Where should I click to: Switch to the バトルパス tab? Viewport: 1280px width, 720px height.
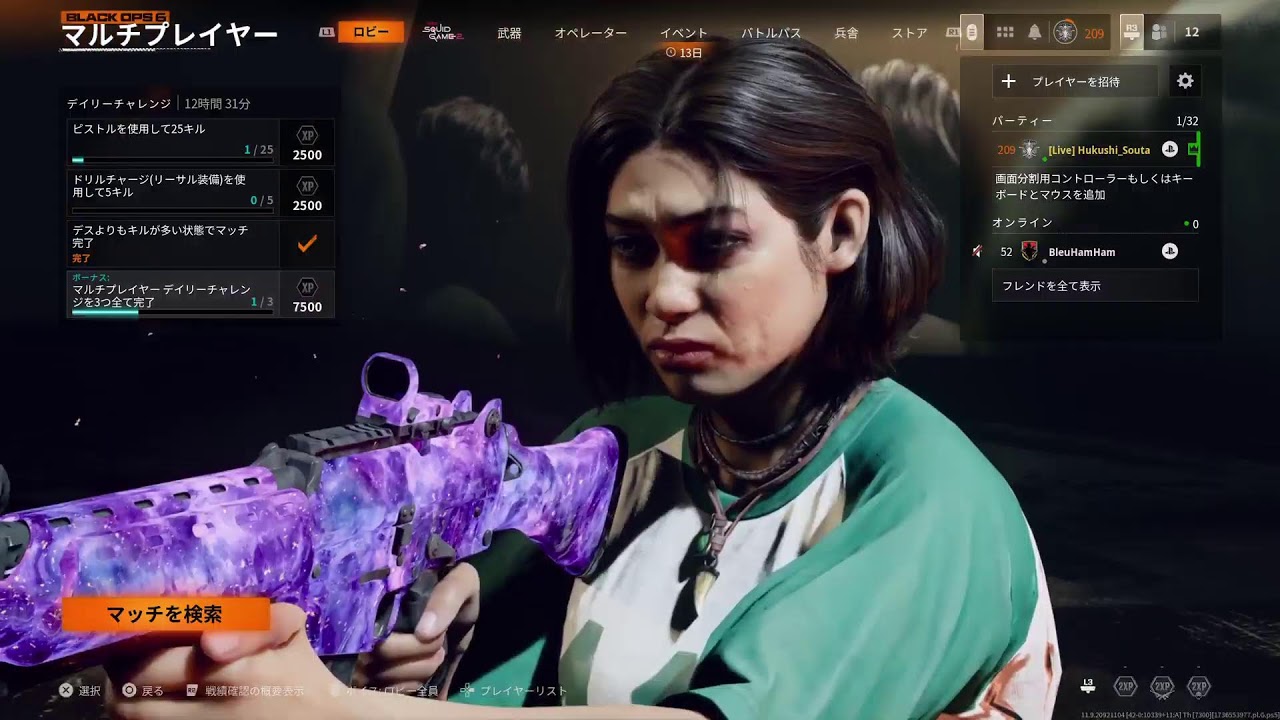771,33
